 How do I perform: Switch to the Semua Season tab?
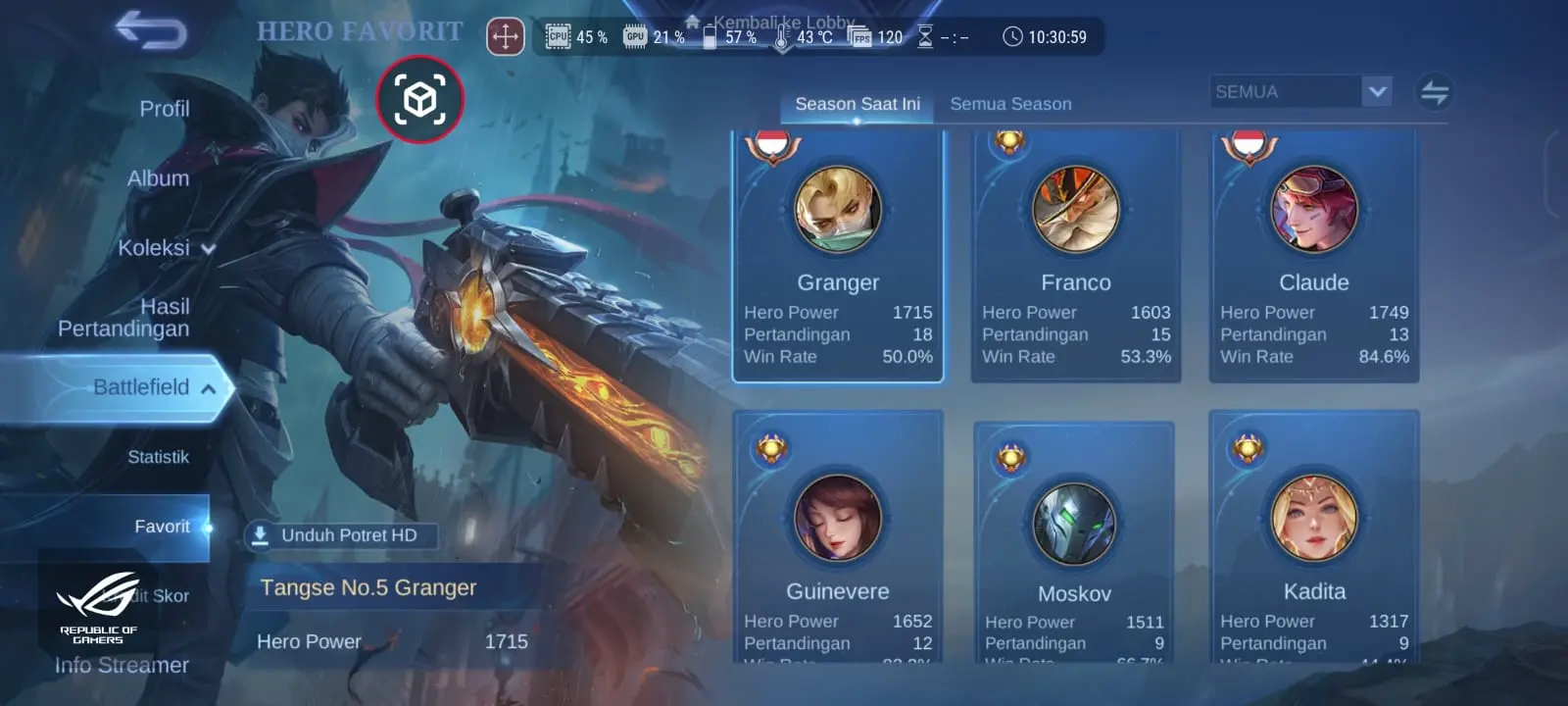point(1010,104)
